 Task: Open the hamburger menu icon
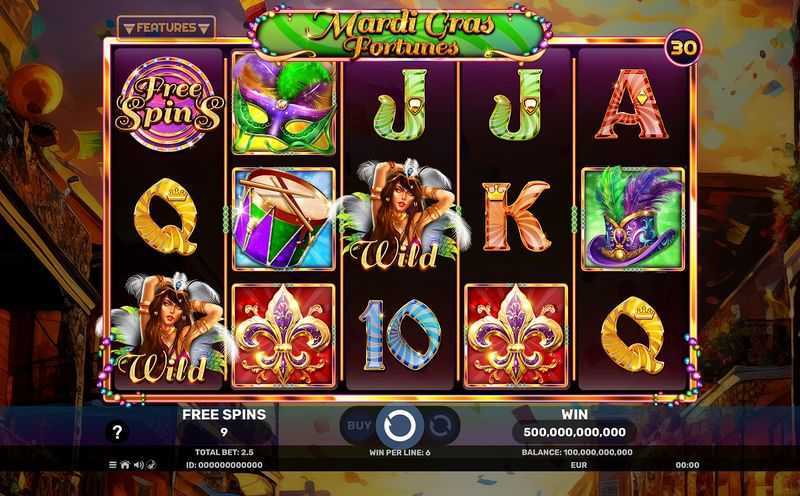click(112, 465)
